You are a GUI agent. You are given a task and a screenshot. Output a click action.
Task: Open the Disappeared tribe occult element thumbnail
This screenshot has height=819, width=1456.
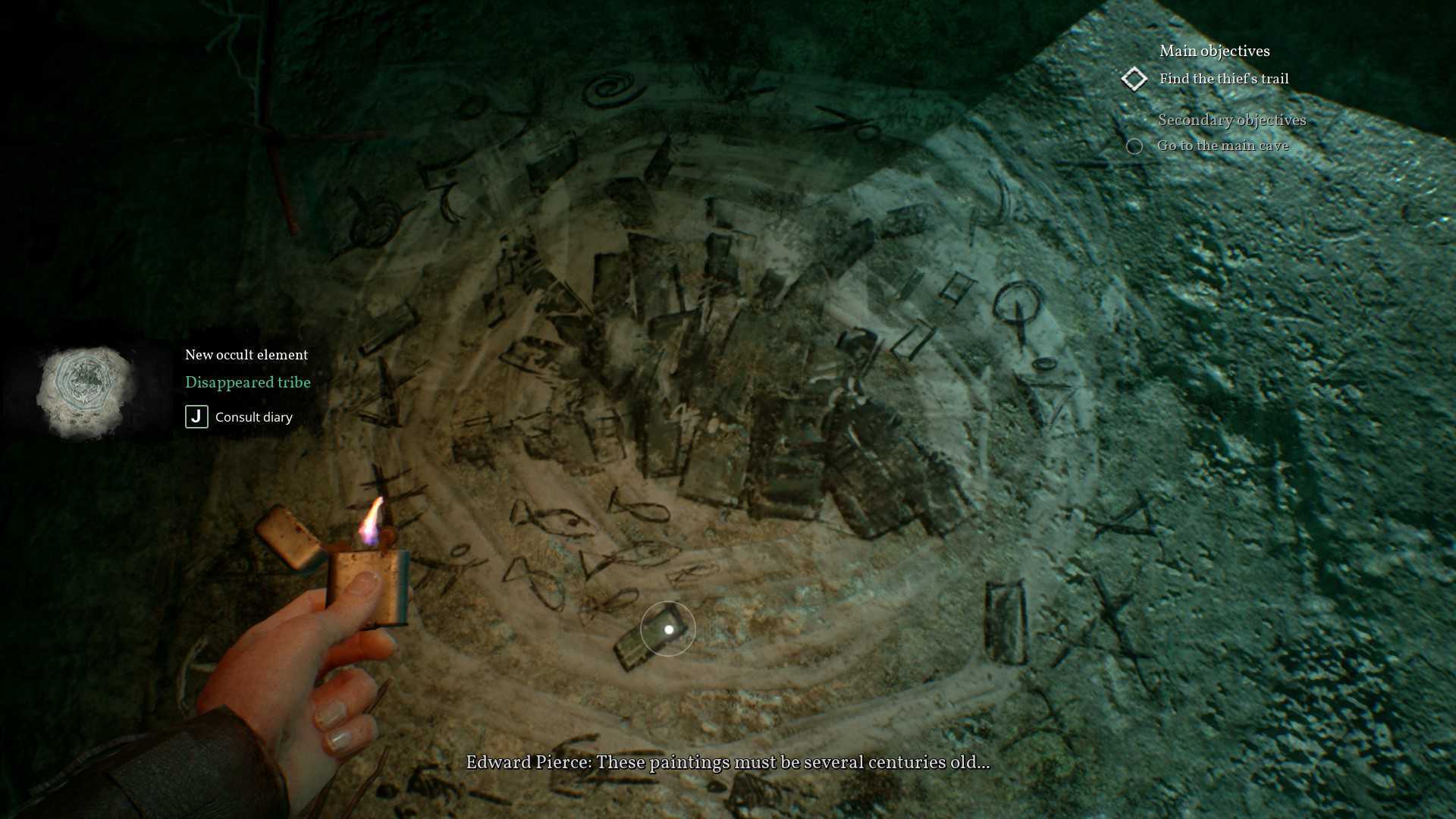click(x=86, y=392)
